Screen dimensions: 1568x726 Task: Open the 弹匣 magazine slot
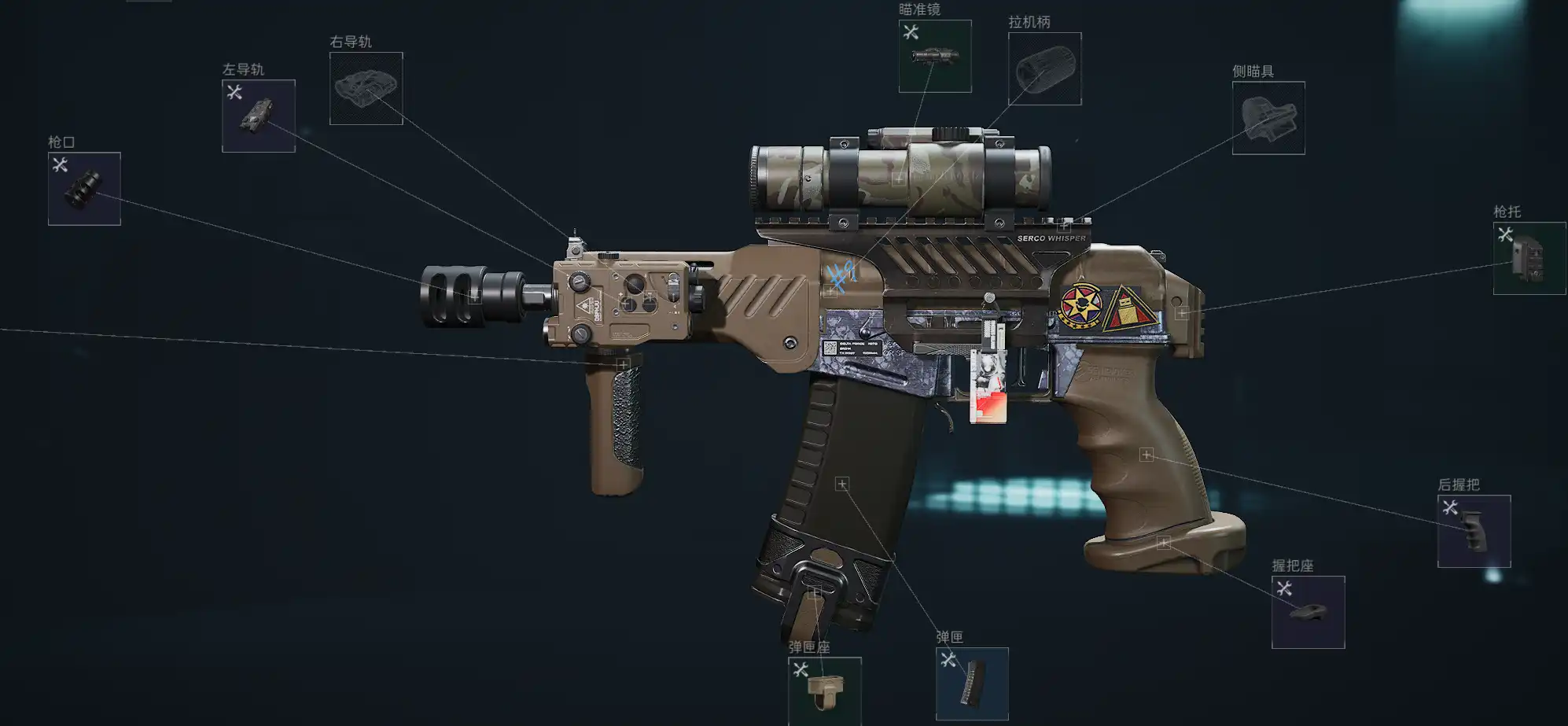coord(972,683)
